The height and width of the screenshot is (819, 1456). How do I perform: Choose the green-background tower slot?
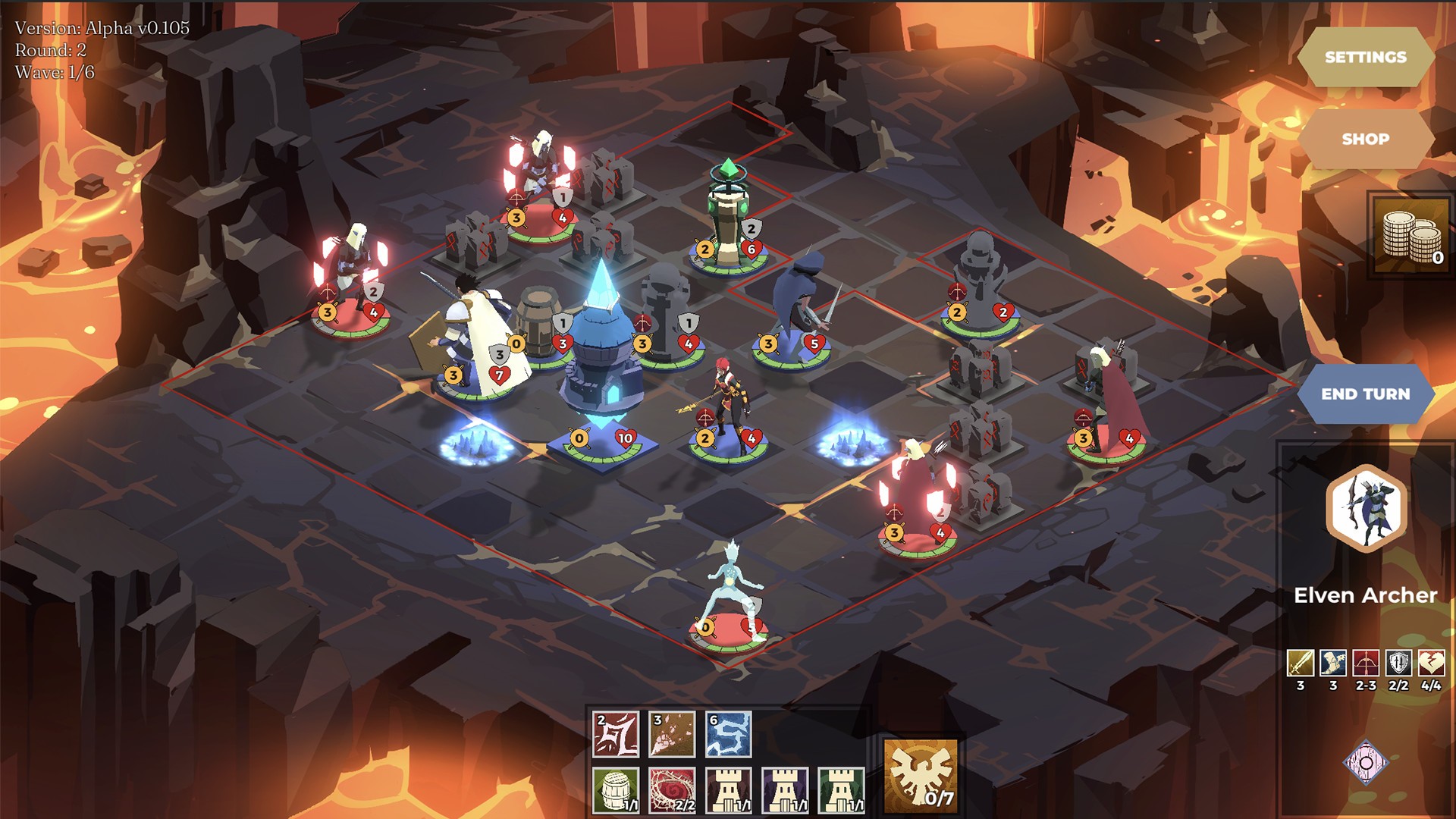point(841,790)
